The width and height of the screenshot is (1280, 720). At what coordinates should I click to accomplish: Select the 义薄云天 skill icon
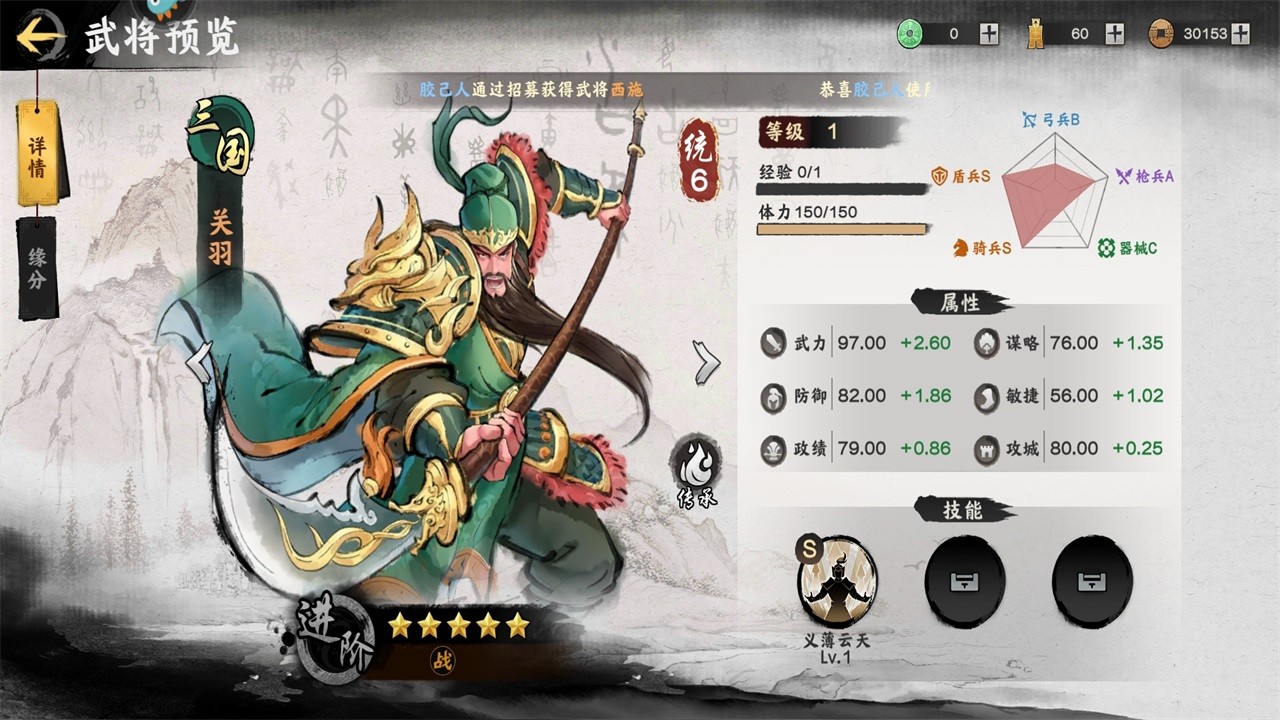tap(837, 582)
